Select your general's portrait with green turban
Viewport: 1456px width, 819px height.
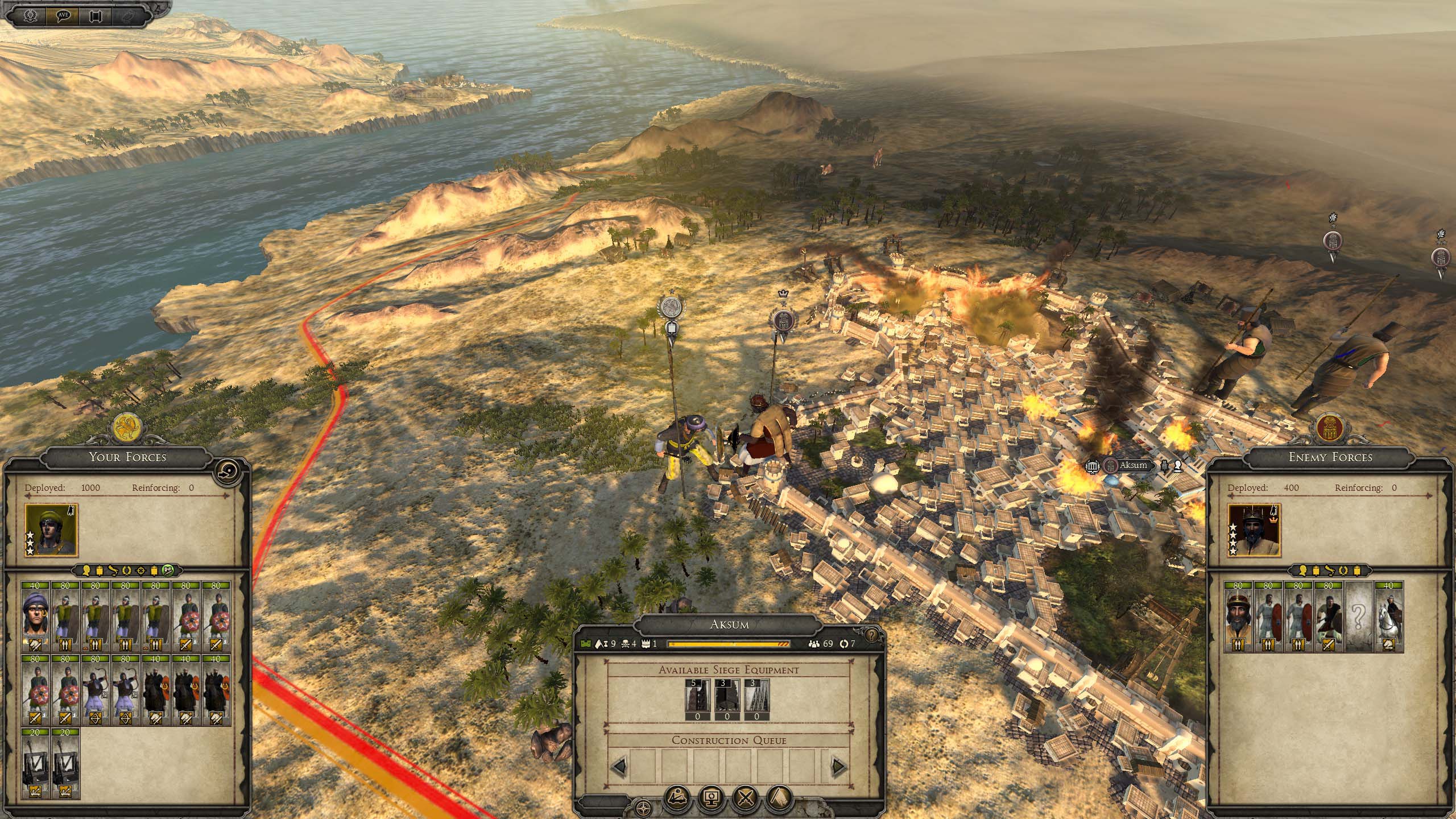click(x=51, y=530)
